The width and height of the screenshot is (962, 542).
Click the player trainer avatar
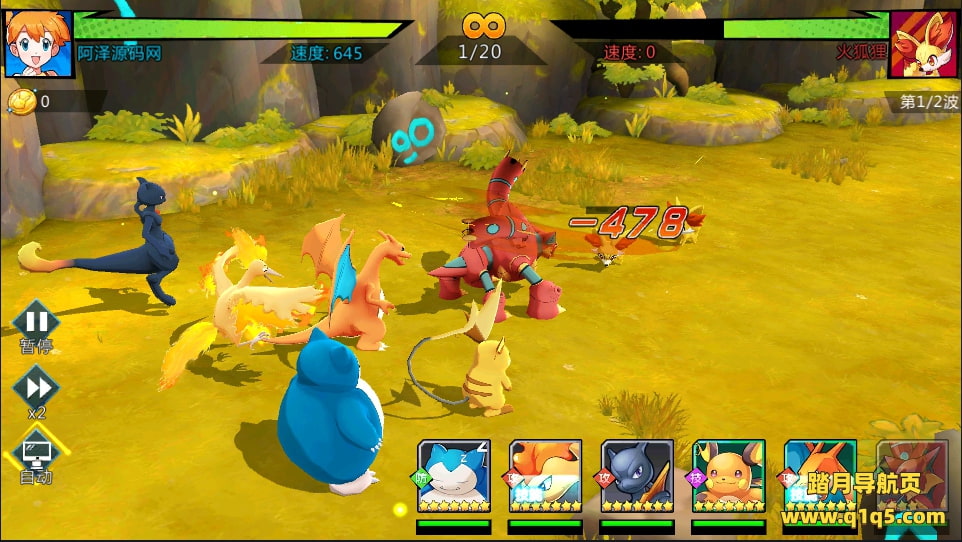pos(38,44)
